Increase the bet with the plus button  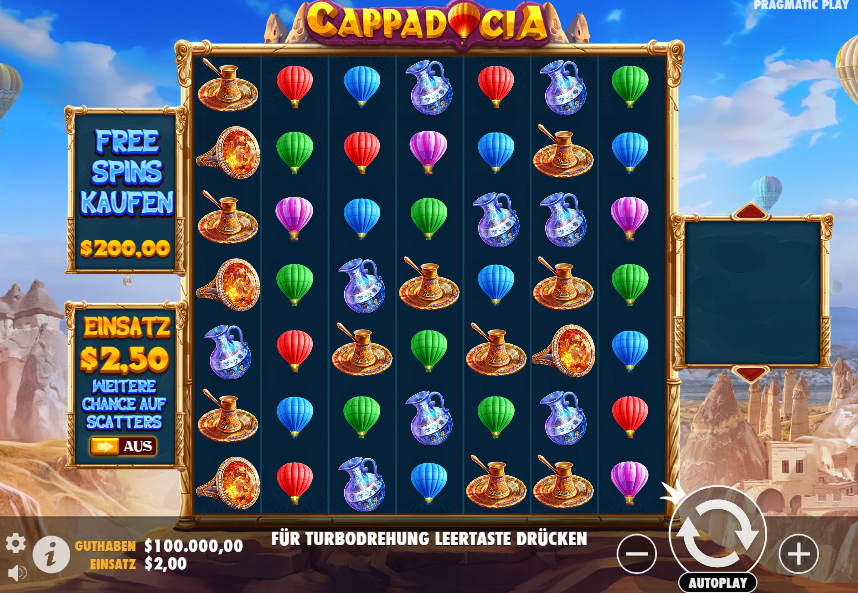point(798,553)
